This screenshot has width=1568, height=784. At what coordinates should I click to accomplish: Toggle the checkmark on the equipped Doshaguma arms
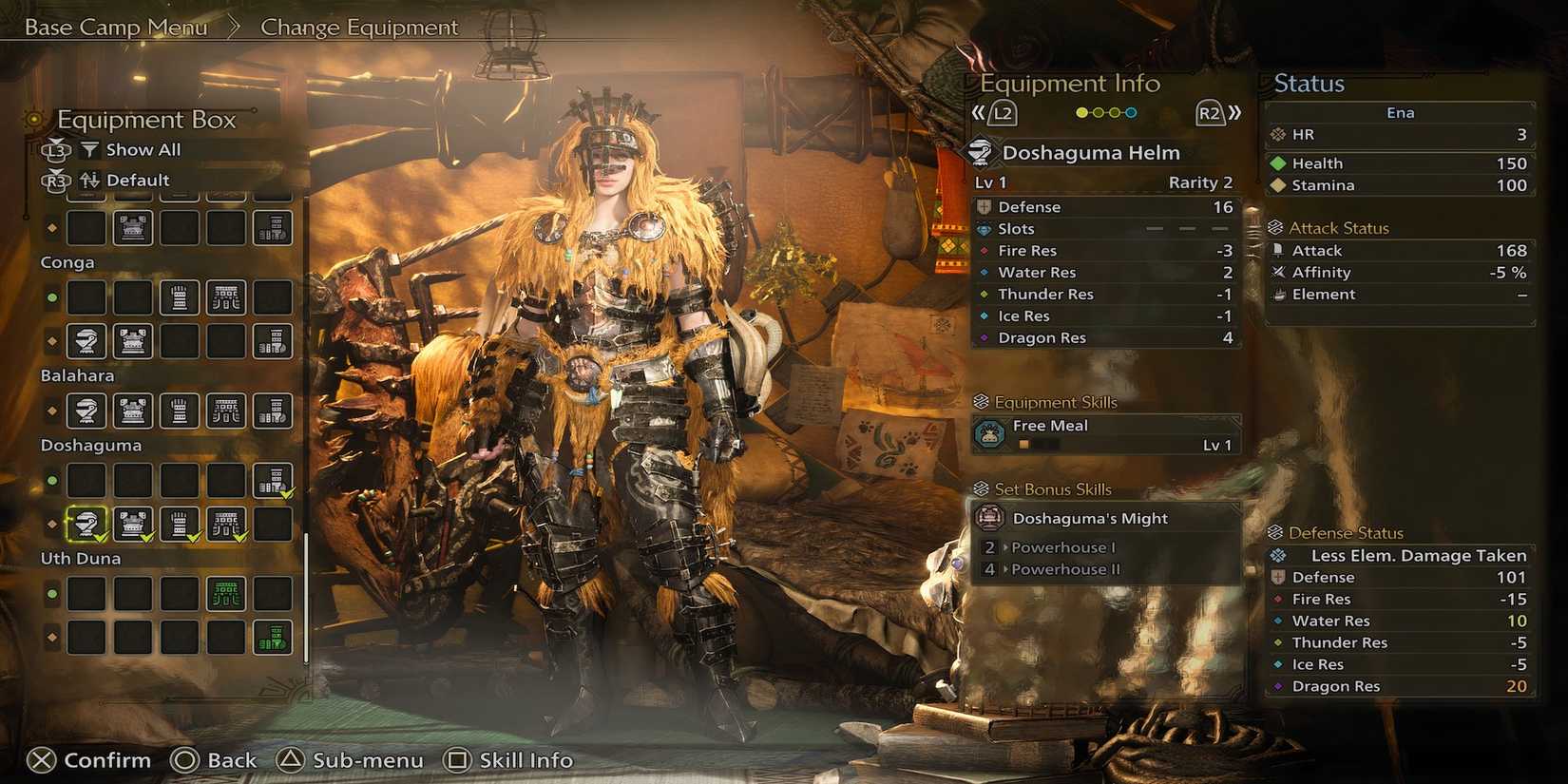pos(195,538)
